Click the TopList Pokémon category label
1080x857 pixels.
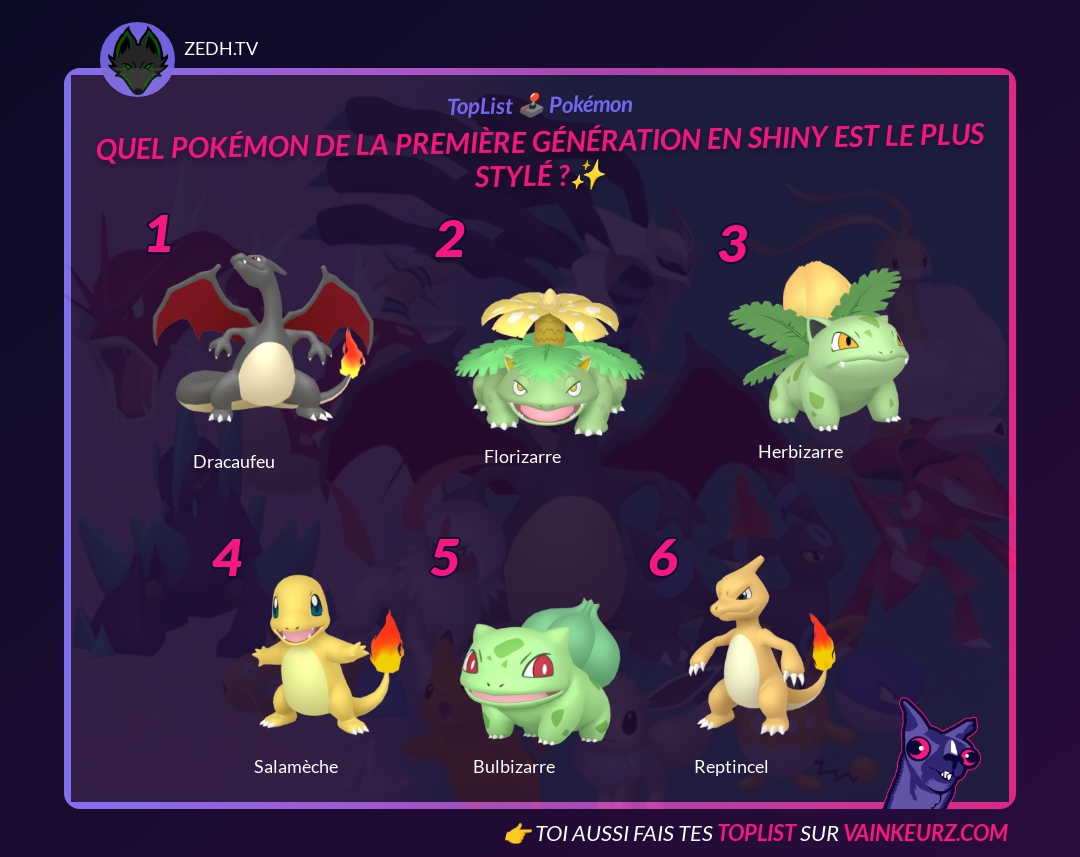pos(539,105)
